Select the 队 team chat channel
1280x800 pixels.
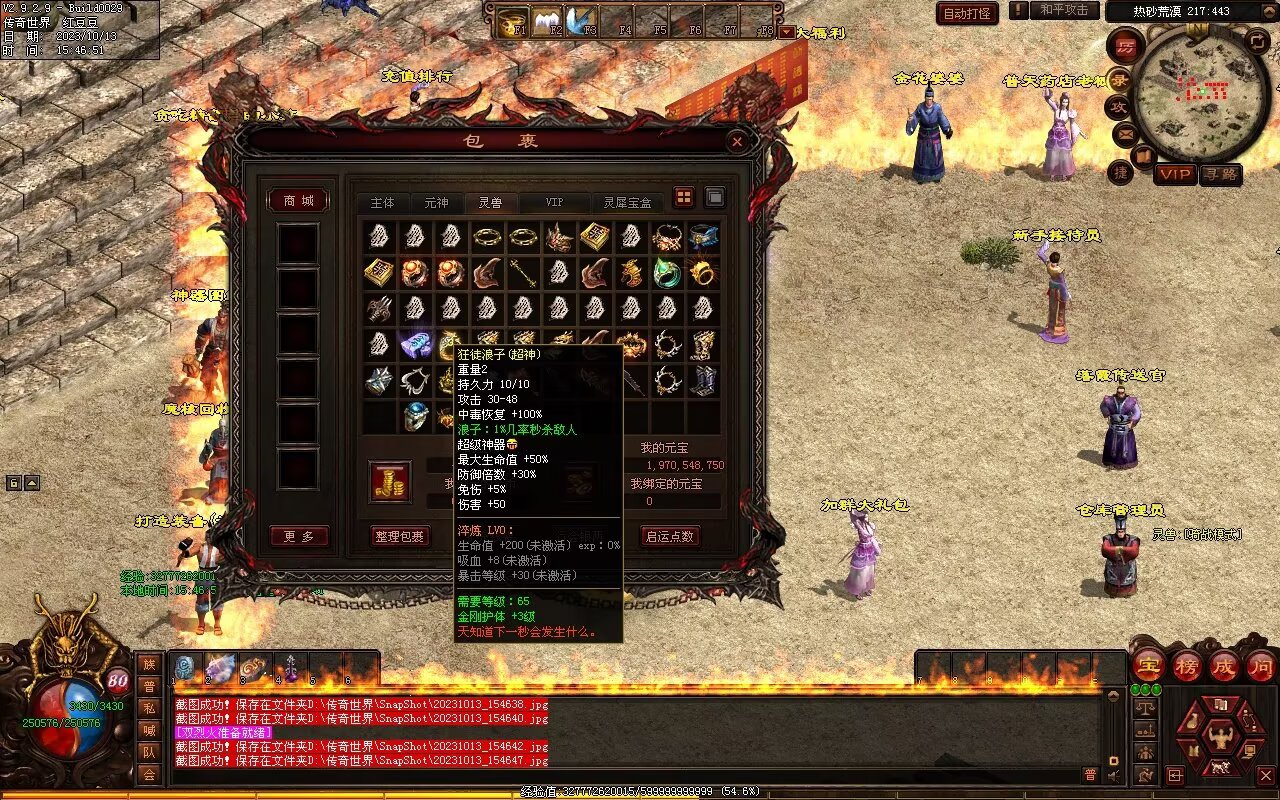point(149,751)
